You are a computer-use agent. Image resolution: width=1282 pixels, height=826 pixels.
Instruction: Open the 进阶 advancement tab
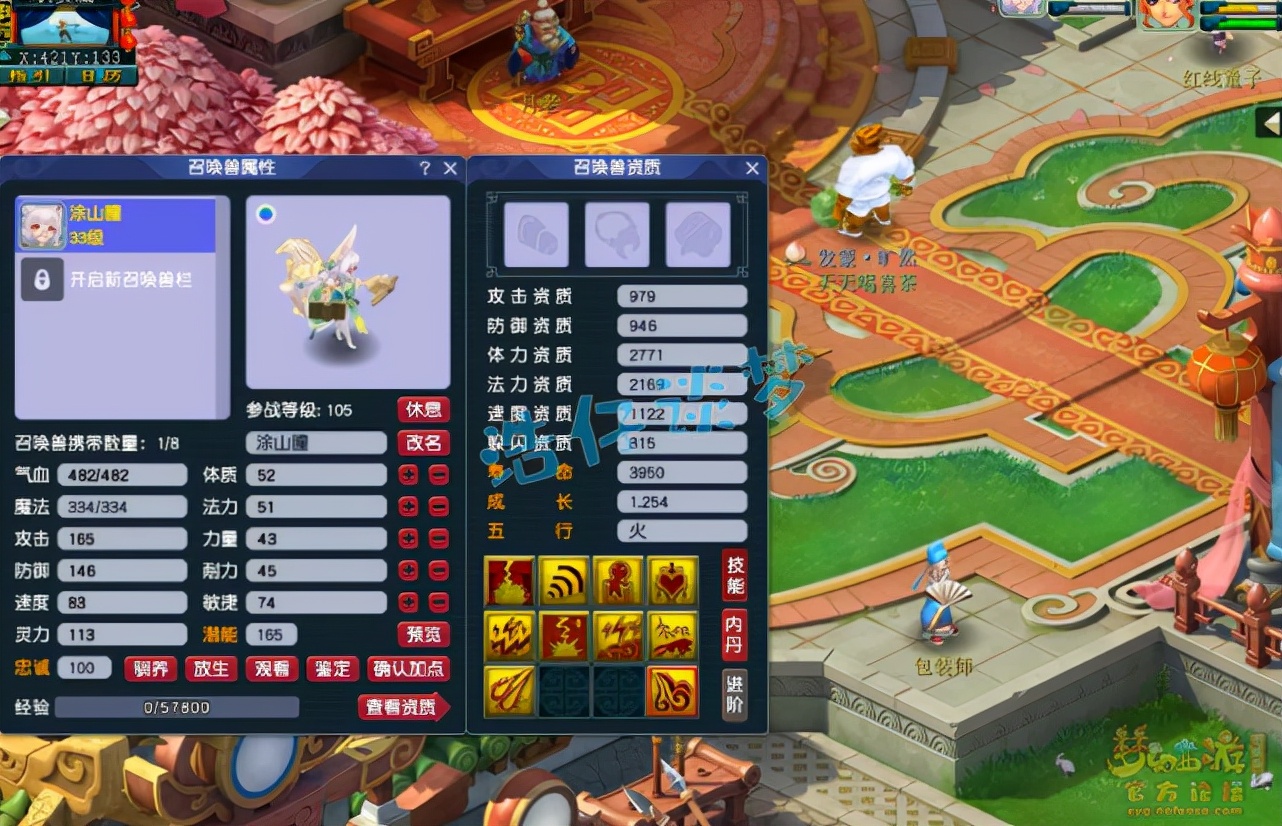pos(734,695)
